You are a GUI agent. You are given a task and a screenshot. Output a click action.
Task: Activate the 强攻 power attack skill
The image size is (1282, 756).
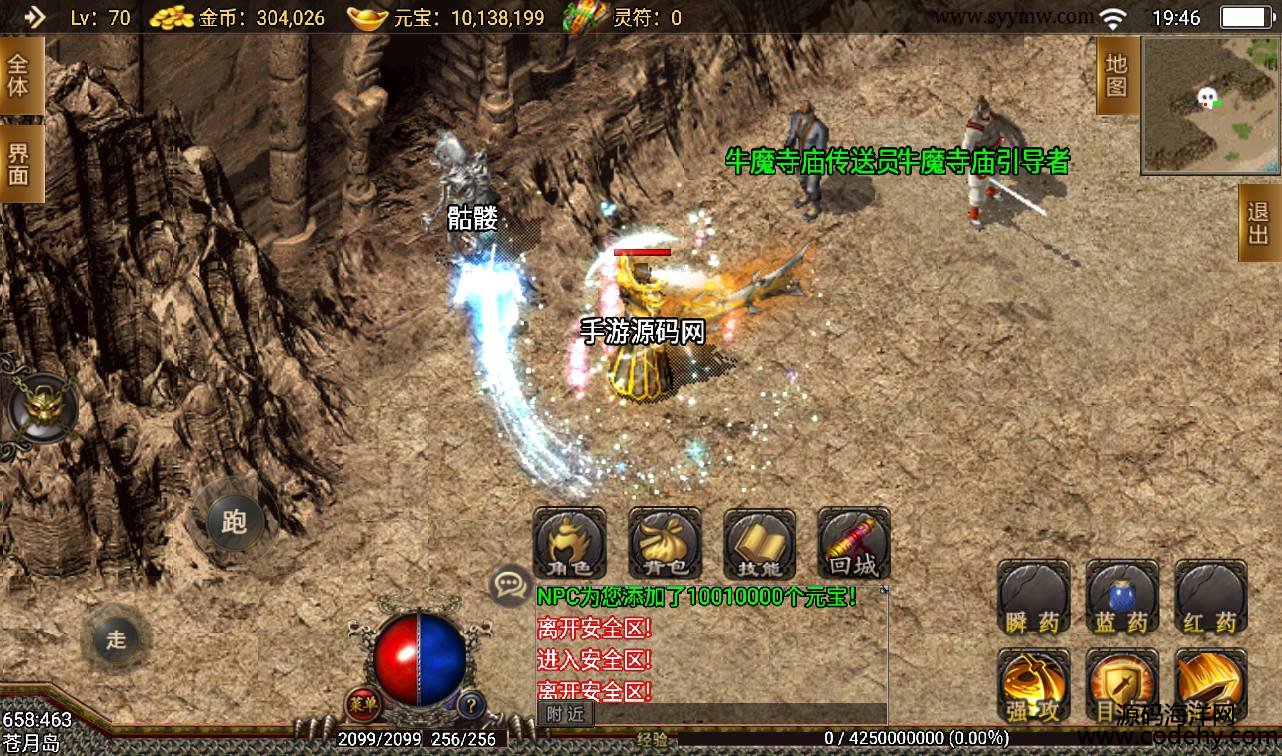(x=1033, y=685)
